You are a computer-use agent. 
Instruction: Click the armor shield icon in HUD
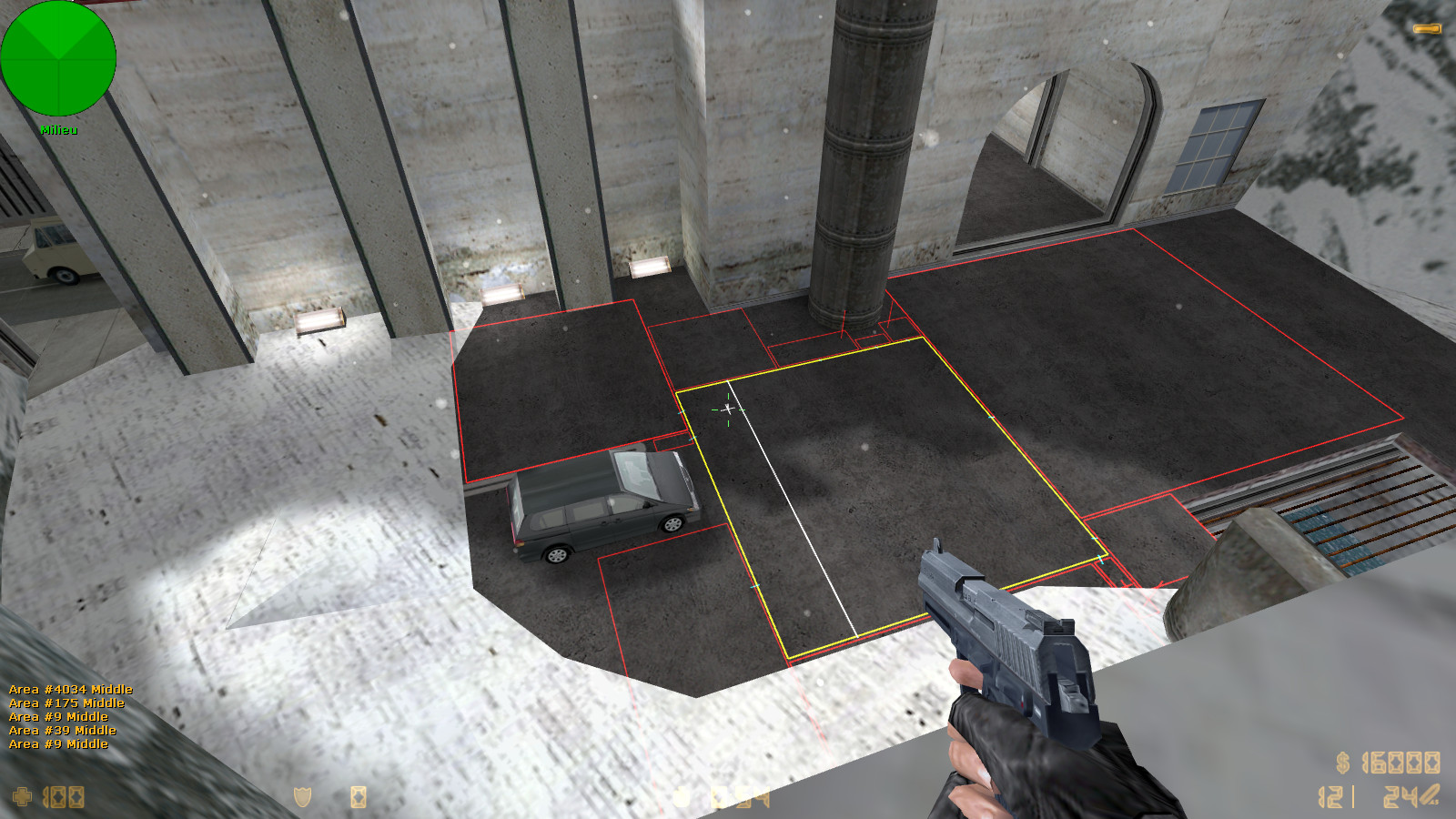pos(301,796)
